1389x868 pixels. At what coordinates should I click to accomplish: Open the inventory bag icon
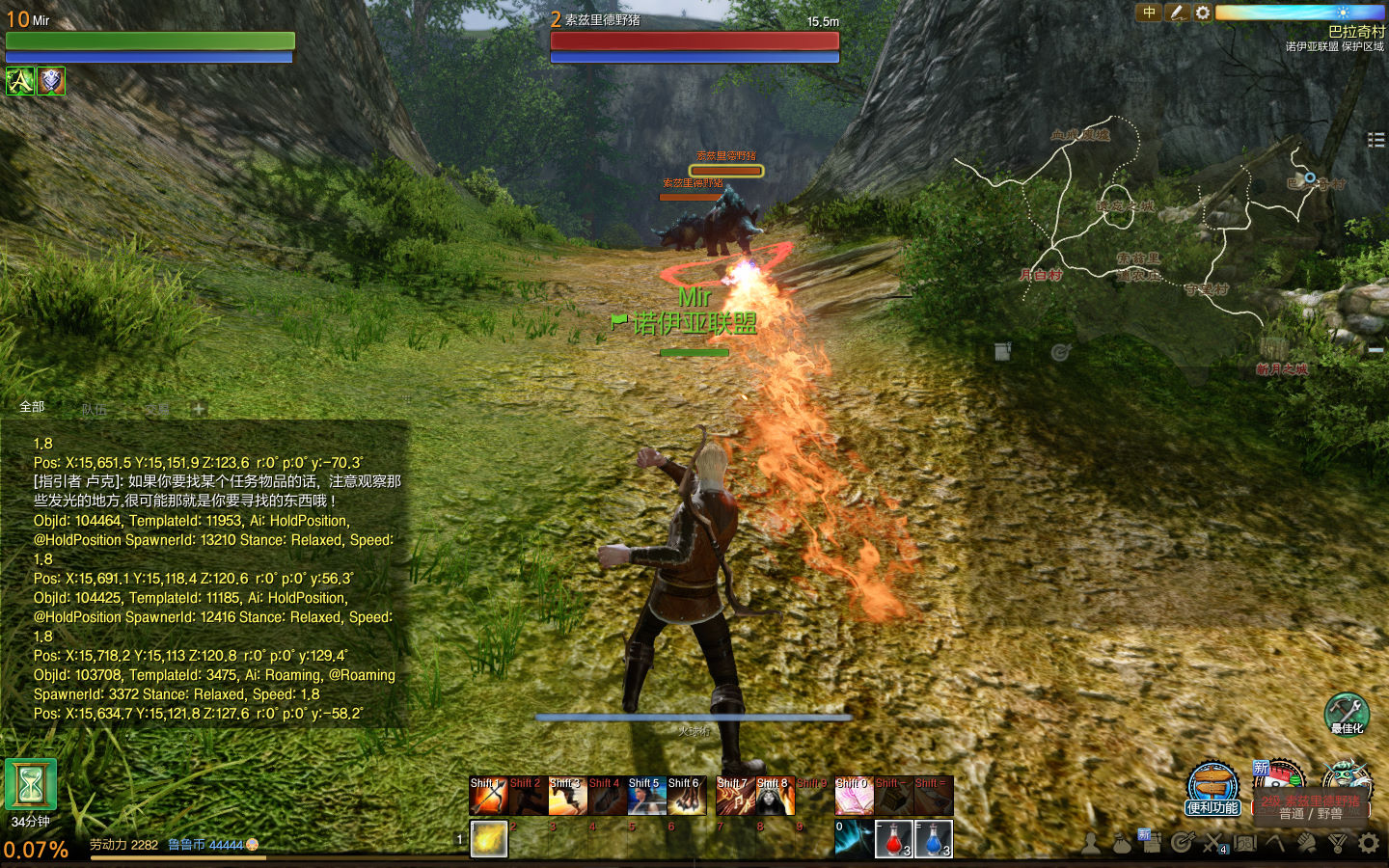[1122, 843]
